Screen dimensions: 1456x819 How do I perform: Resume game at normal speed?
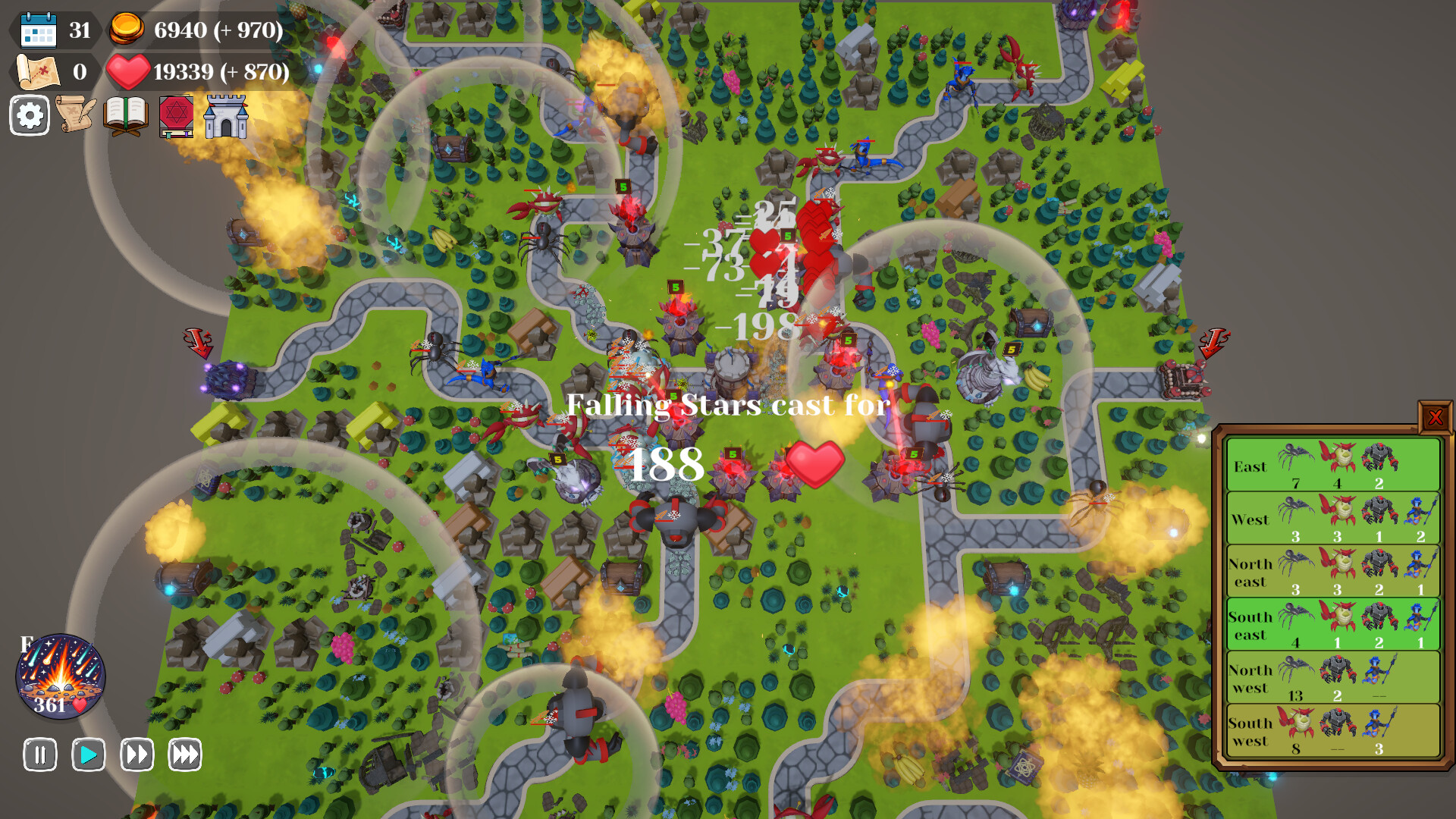(x=88, y=755)
